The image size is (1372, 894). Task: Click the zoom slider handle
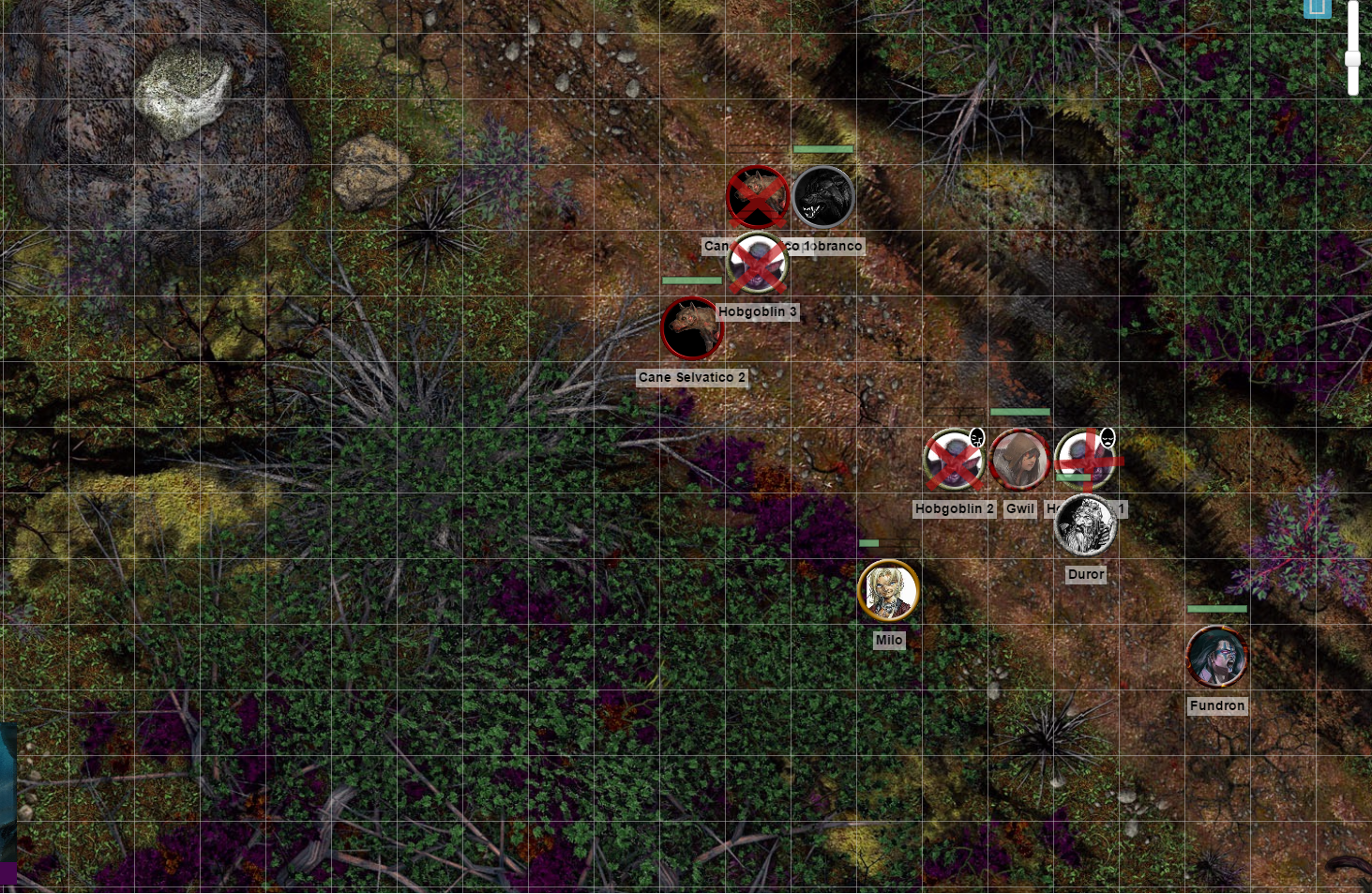pyautogui.click(x=1352, y=58)
